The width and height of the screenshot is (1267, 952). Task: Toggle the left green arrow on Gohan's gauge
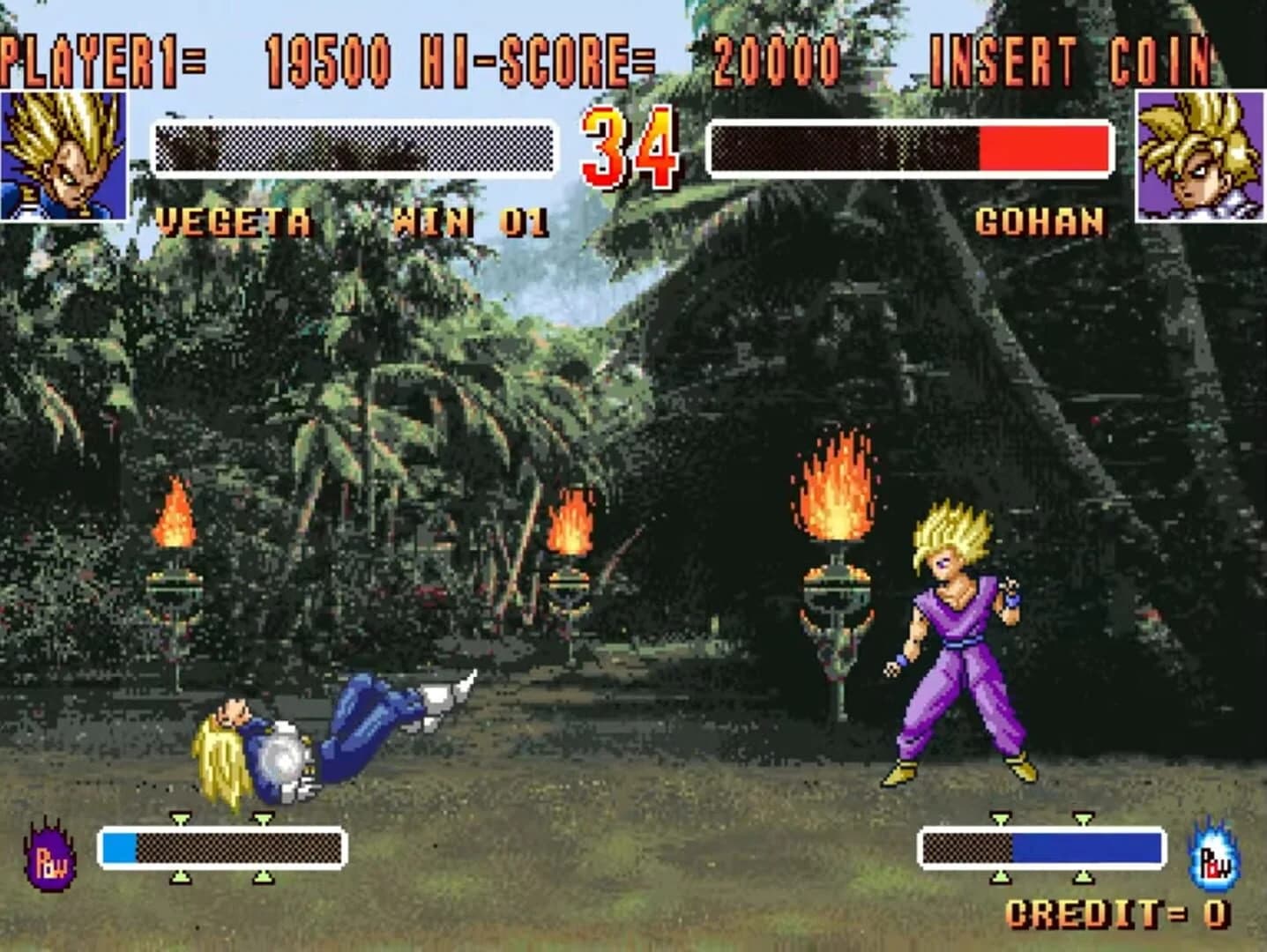(x=1002, y=818)
